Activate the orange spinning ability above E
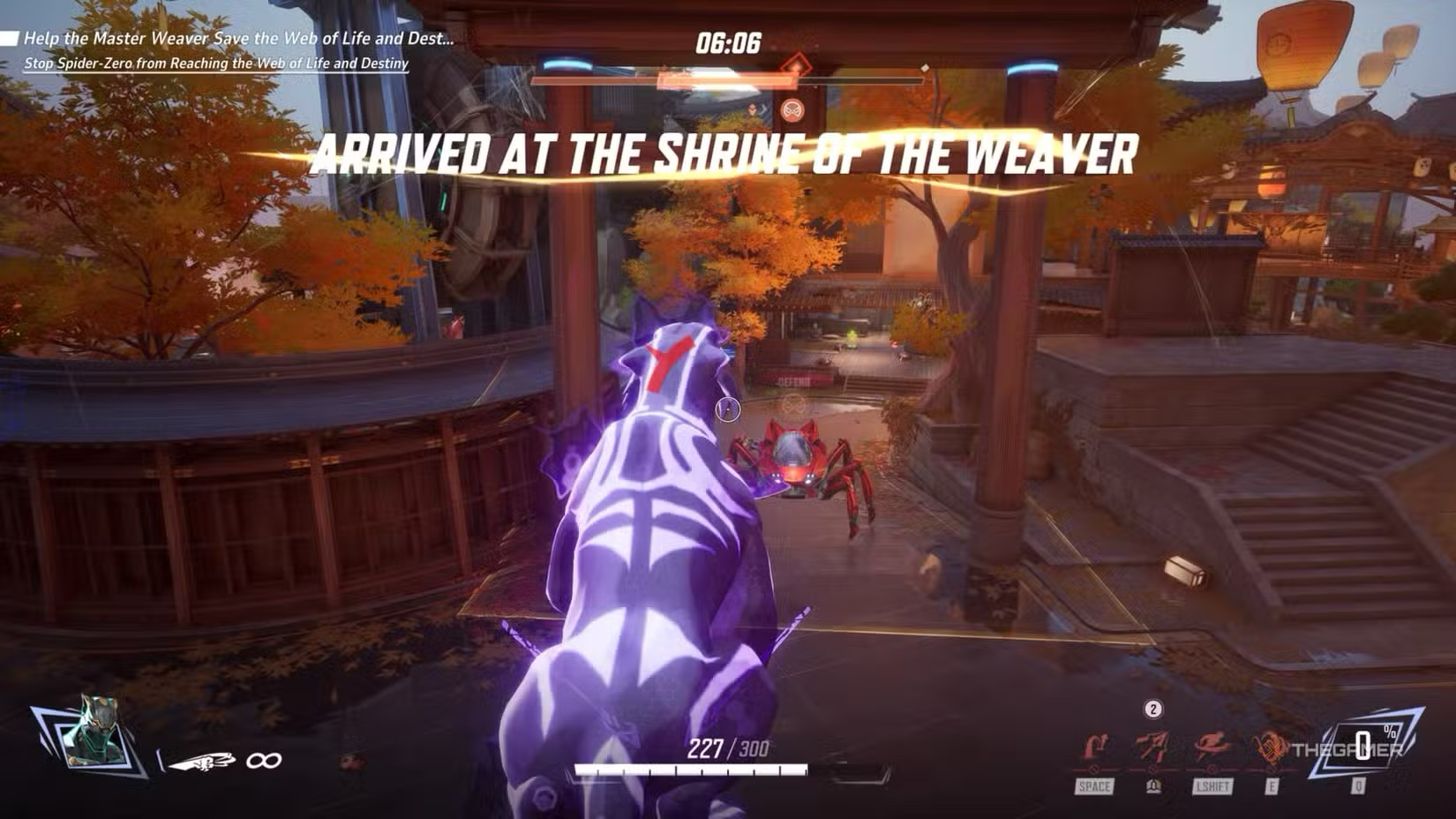1456x819 pixels. coord(1271,748)
